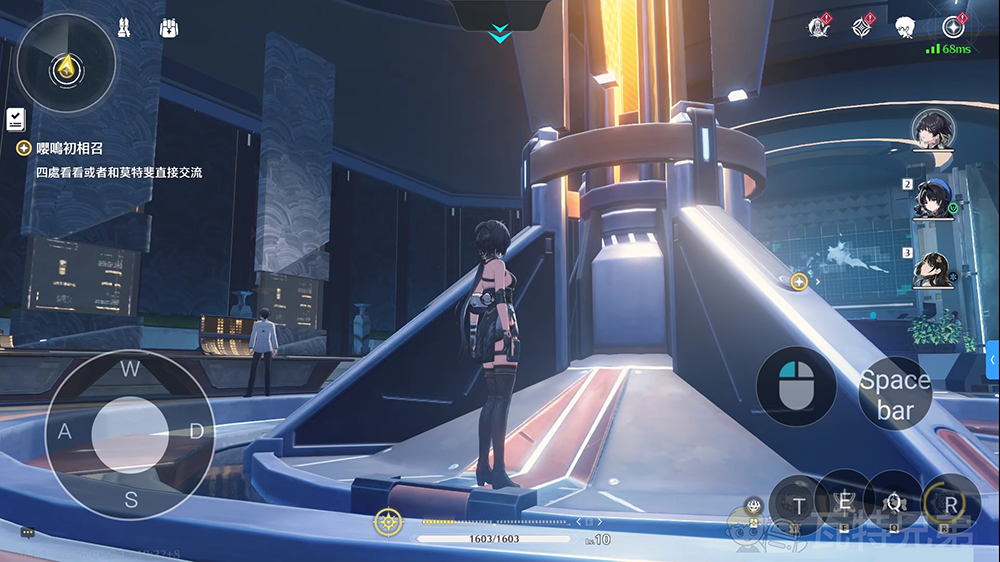Screen dimensions: 1000x562
Task: Open the quest log checklist icon
Action: [x=15, y=120]
